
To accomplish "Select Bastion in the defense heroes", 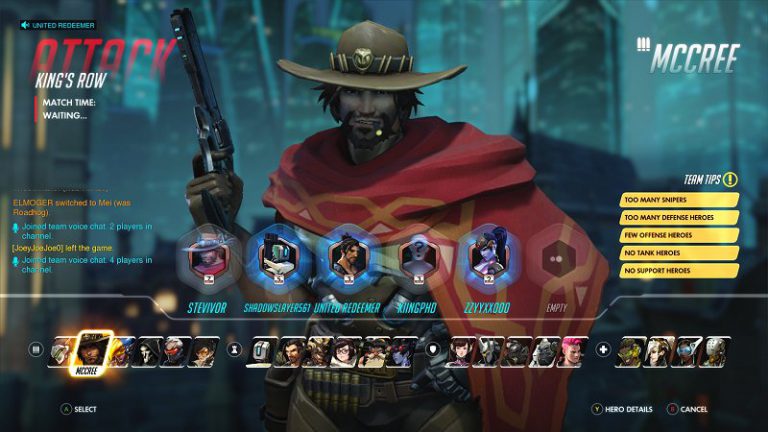I will tap(263, 351).
